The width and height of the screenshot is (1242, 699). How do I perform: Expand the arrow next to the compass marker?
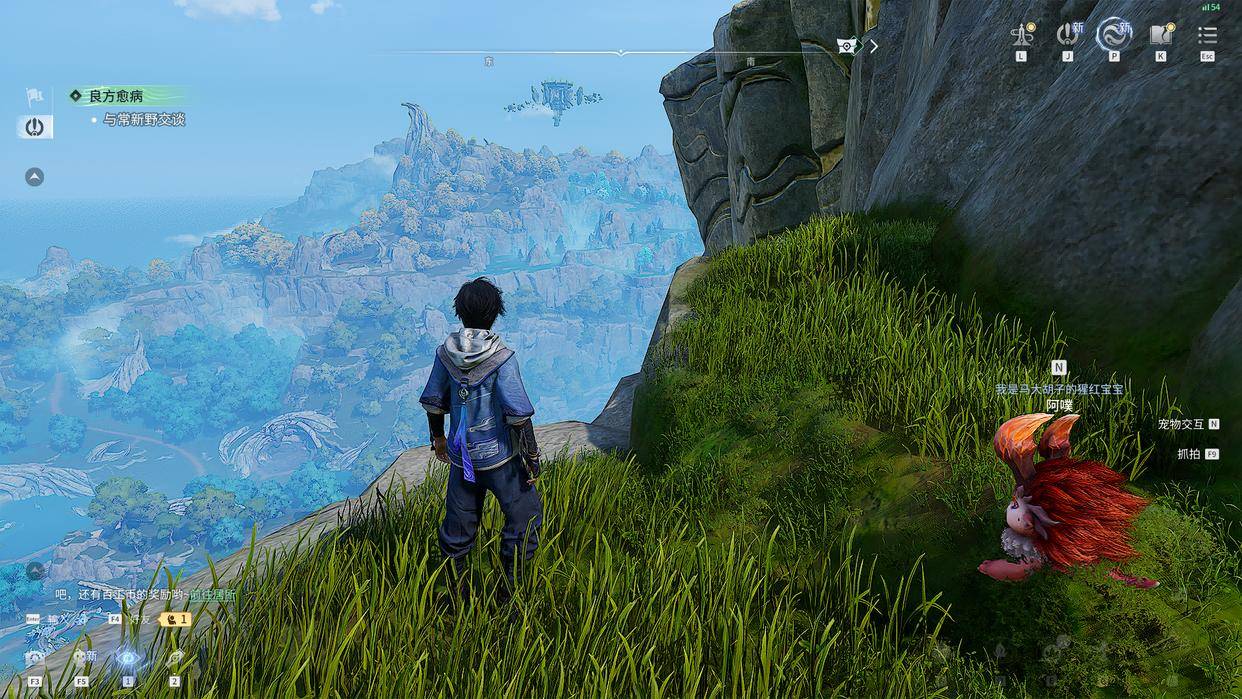(x=874, y=46)
